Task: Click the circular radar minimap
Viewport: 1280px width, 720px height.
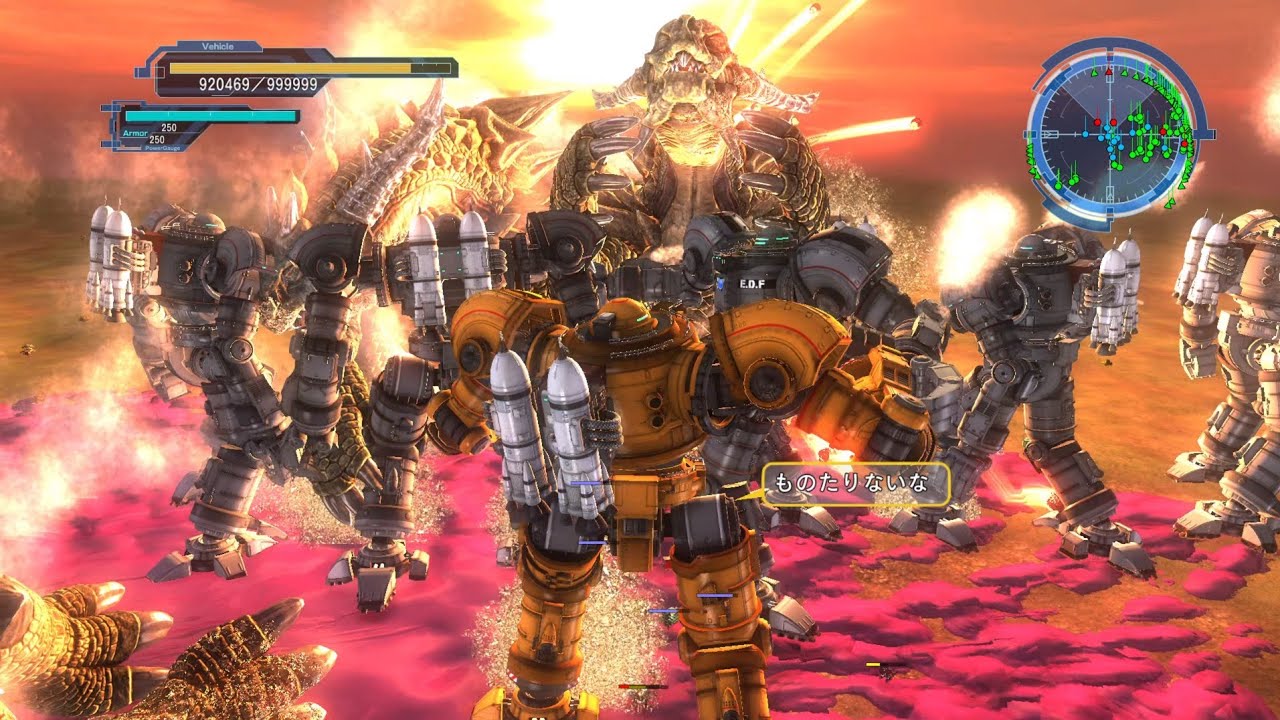Action: [x=1110, y=132]
